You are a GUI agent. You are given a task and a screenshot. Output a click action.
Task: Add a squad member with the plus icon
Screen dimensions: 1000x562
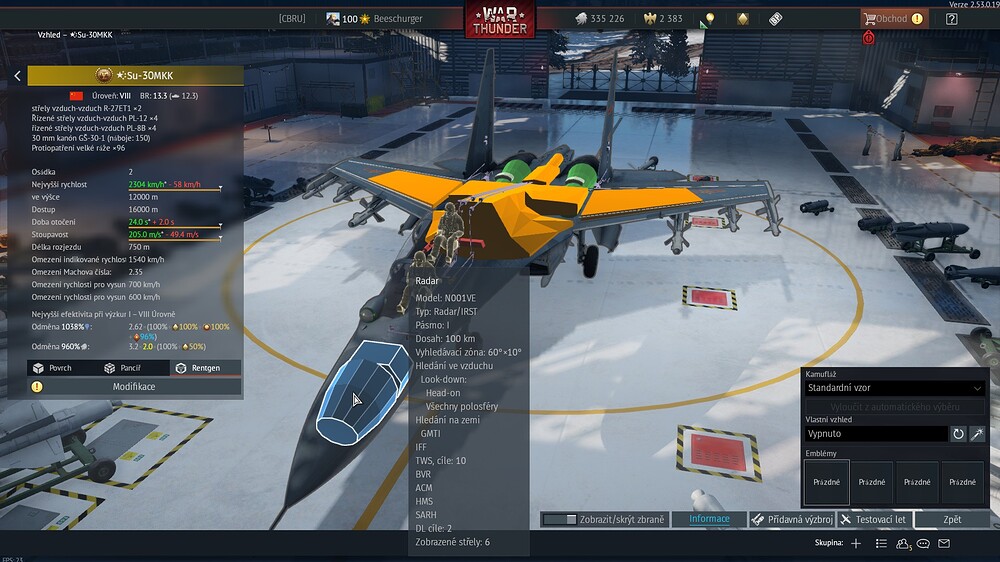pyautogui.click(x=855, y=543)
